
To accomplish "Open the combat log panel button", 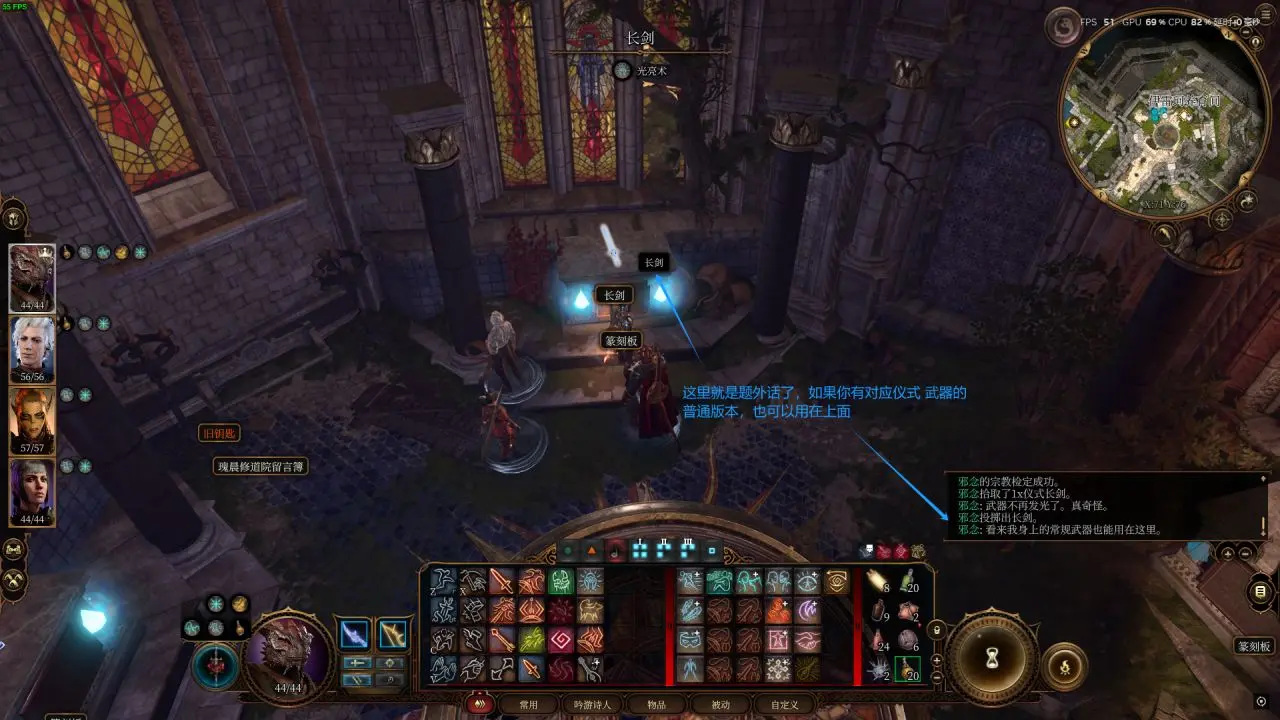I will coord(1259,592).
